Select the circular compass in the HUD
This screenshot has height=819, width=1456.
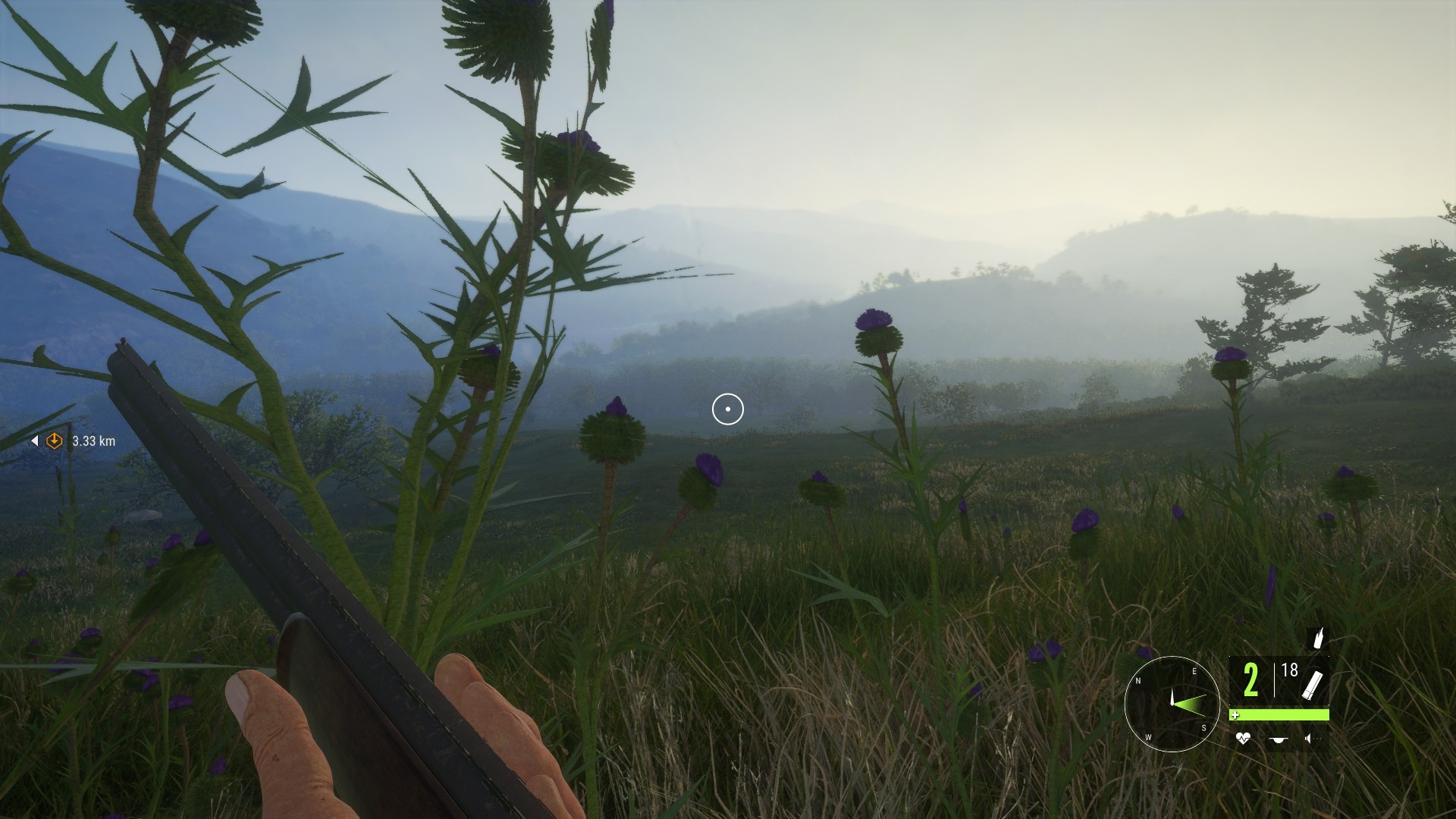pyautogui.click(x=1172, y=704)
